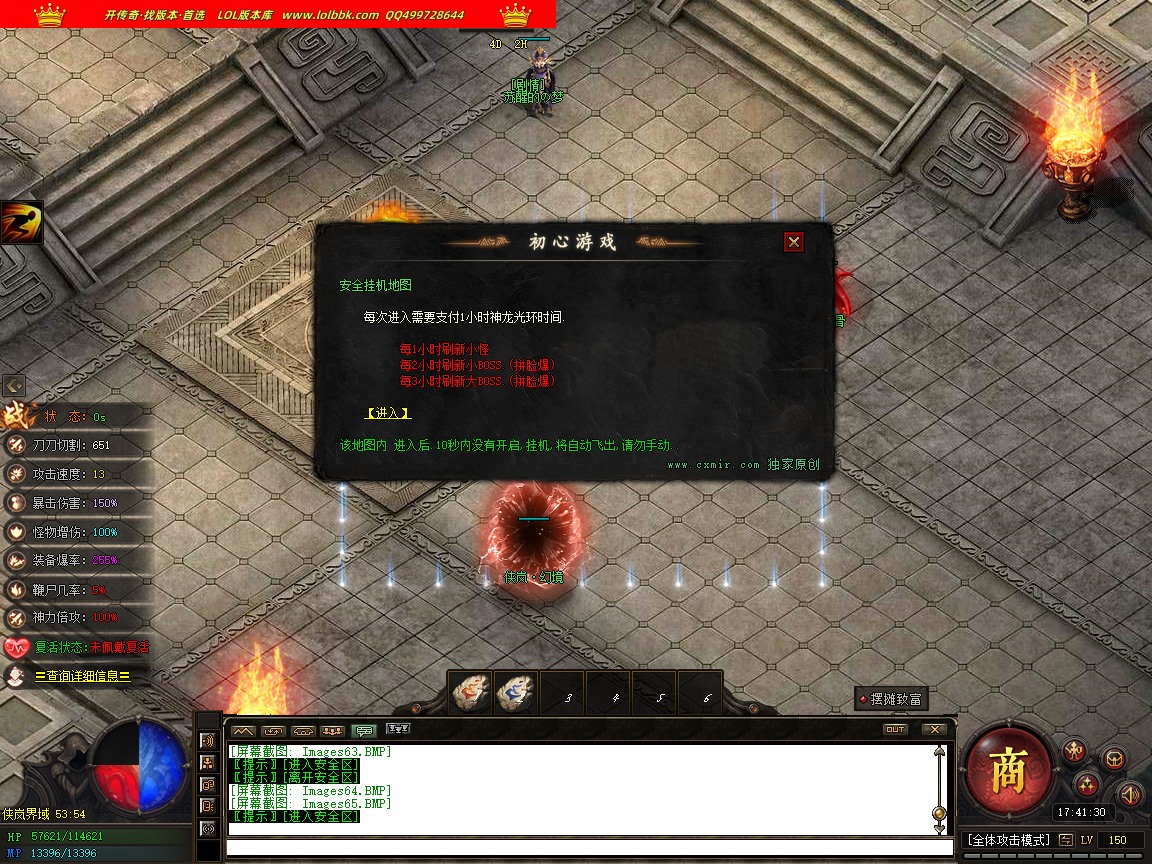Image resolution: width=1152 pixels, height=864 pixels.
Task: Collapse the stats panel with the arrow button
Action: 14,385
